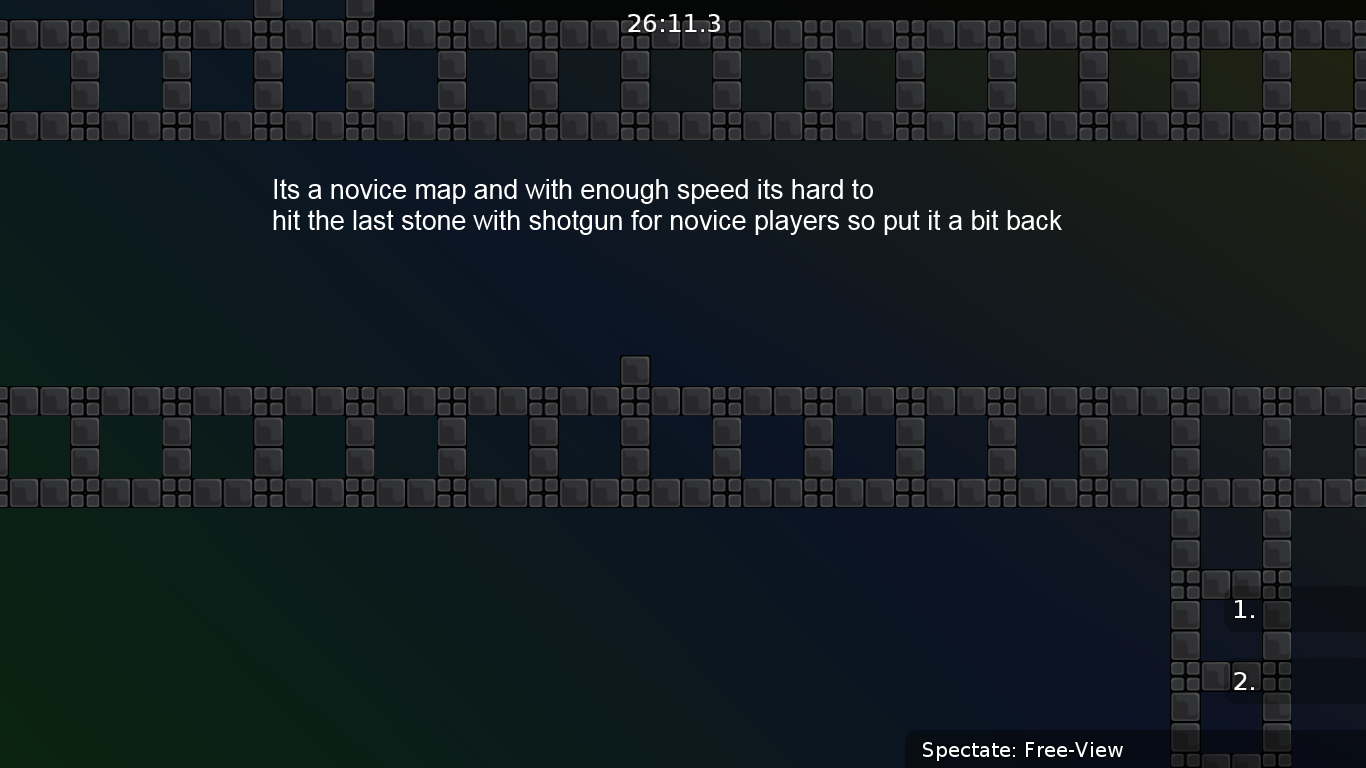
Task: Click the numbered marker labeled 1.
Action: pyautogui.click(x=1244, y=609)
